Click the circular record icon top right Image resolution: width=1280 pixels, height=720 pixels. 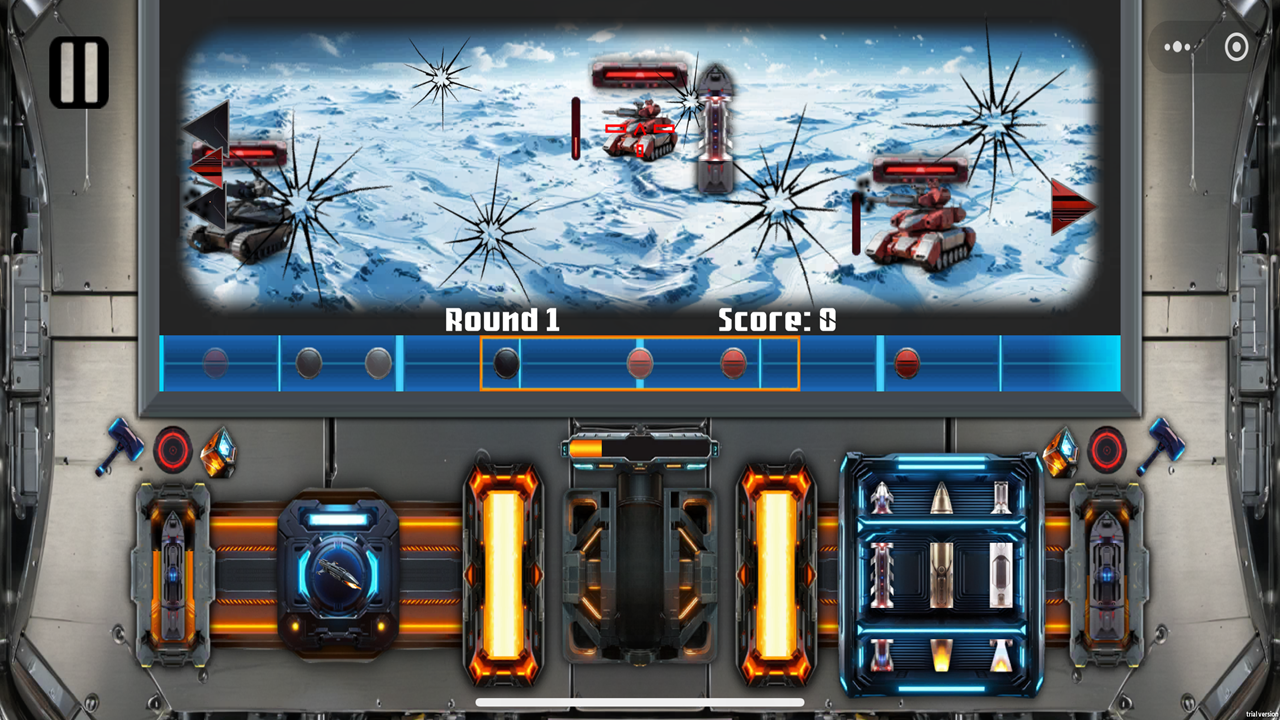[x=1235, y=47]
